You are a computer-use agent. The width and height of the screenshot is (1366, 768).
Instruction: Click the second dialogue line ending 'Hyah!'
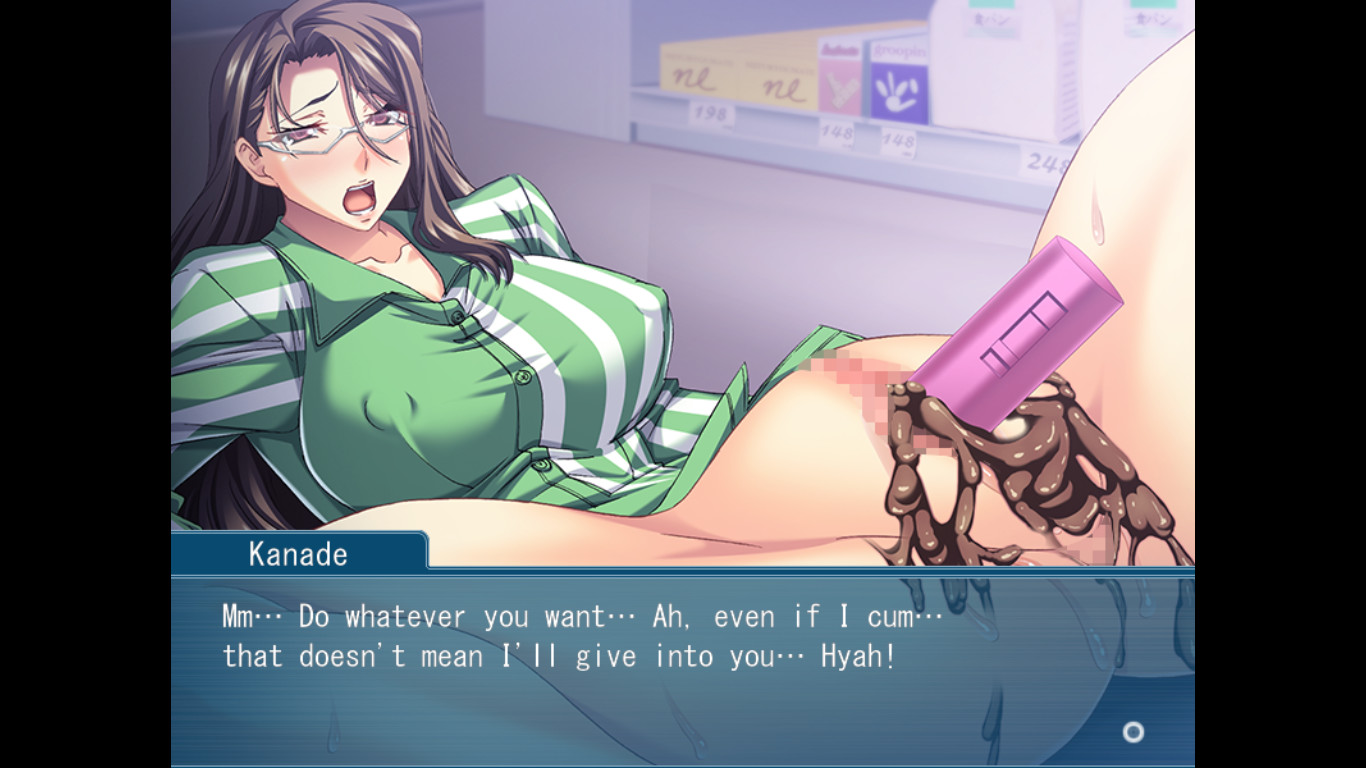560,656
